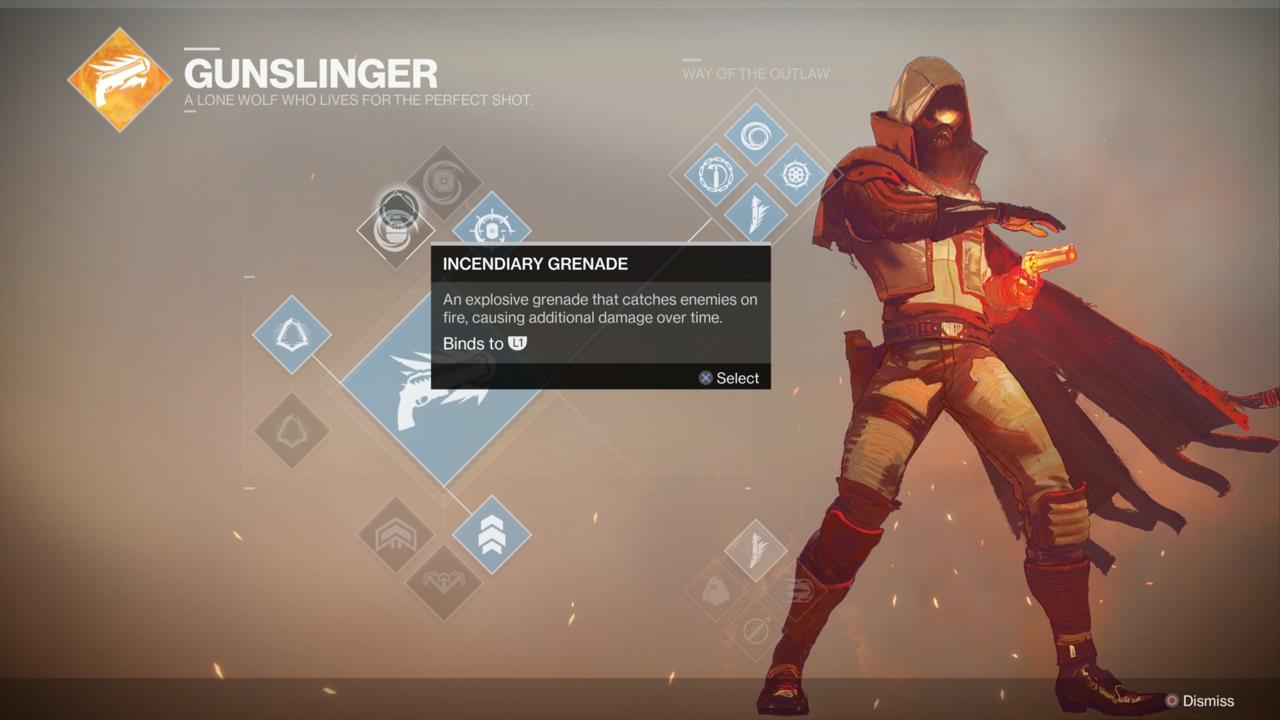This screenshot has height=720, width=1280.
Task: Select the triple chevron jump node
Action: (x=491, y=534)
